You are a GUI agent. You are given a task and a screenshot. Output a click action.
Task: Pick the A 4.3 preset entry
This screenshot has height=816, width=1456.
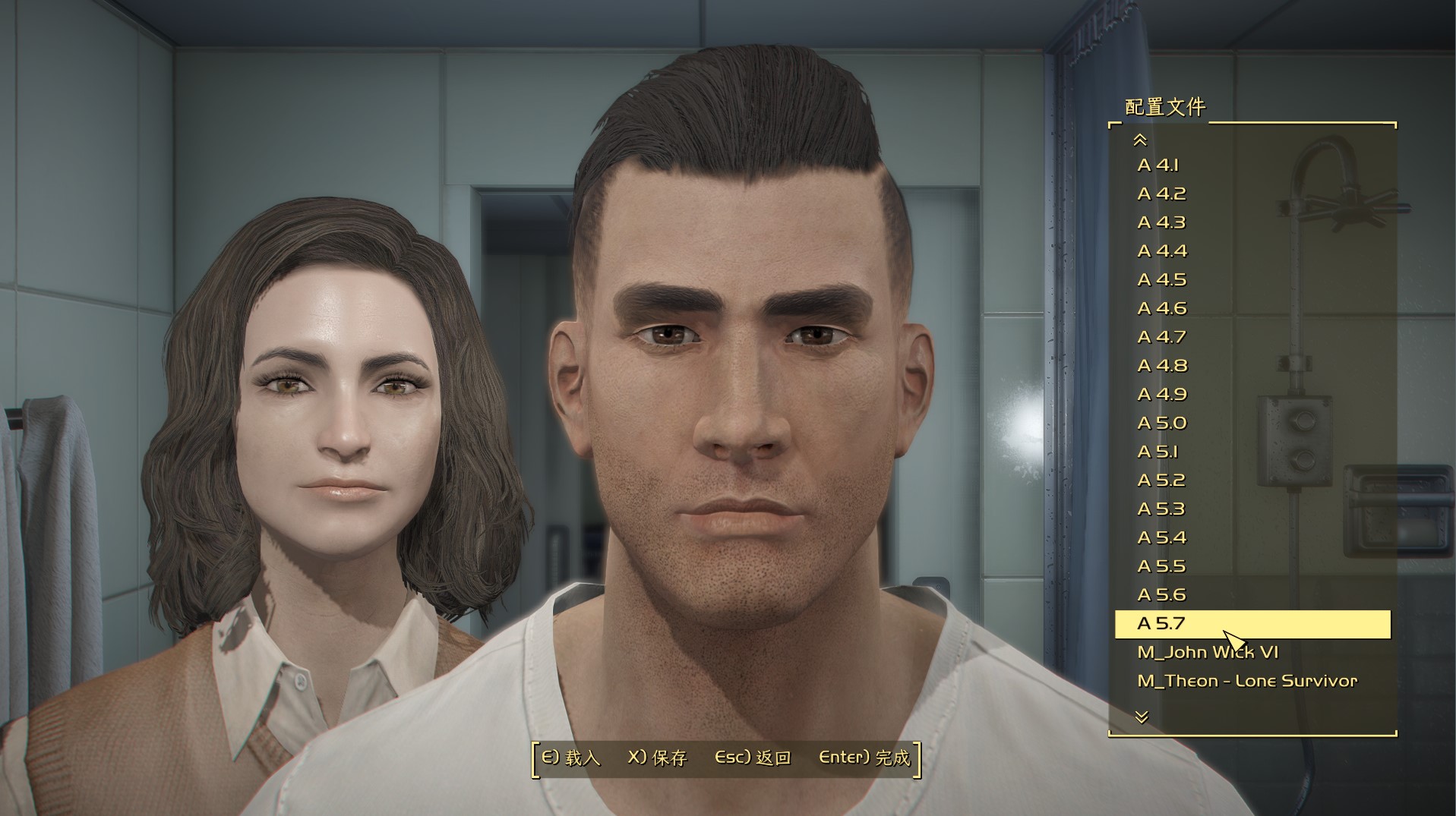pyautogui.click(x=1161, y=222)
